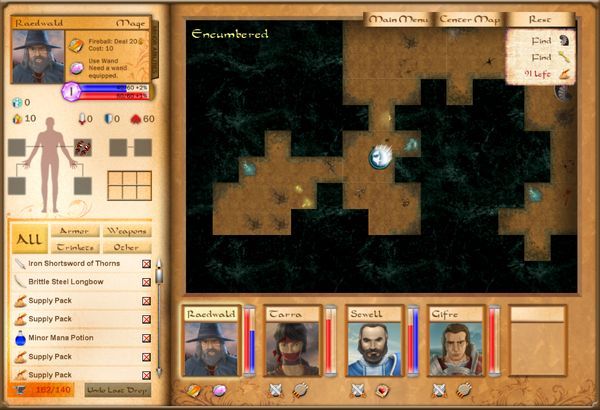Activate the Fireball spell icon

[76, 45]
